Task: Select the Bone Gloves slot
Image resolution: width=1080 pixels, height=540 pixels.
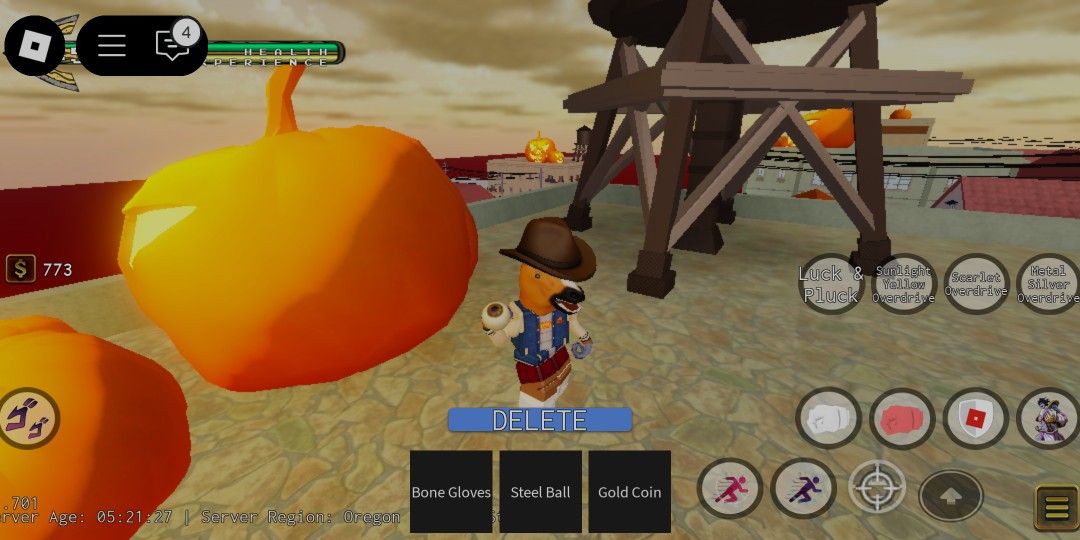Action: point(451,491)
